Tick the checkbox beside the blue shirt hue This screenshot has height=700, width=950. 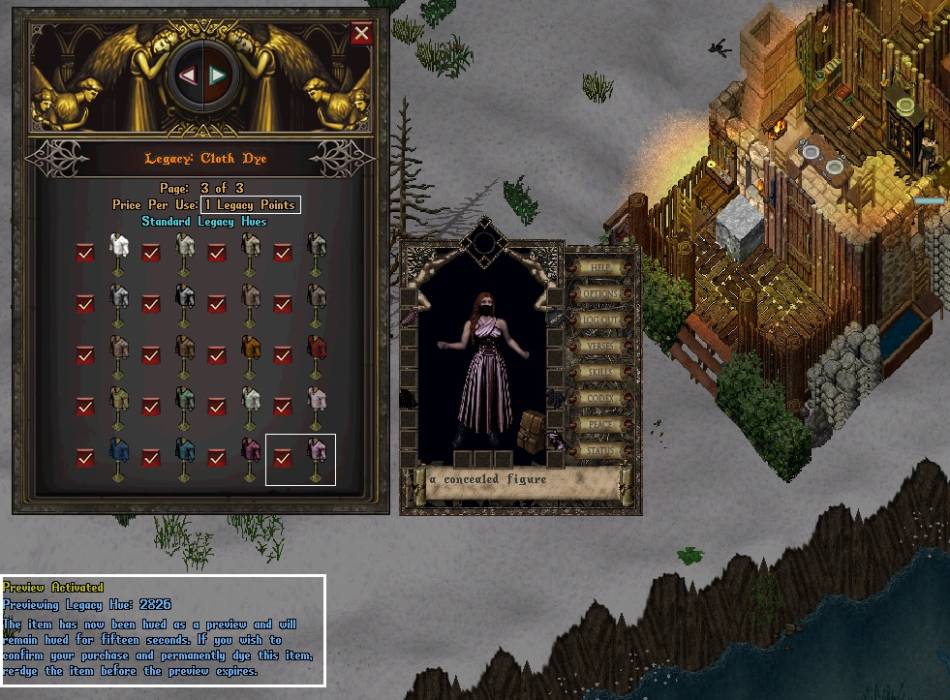point(85,457)
